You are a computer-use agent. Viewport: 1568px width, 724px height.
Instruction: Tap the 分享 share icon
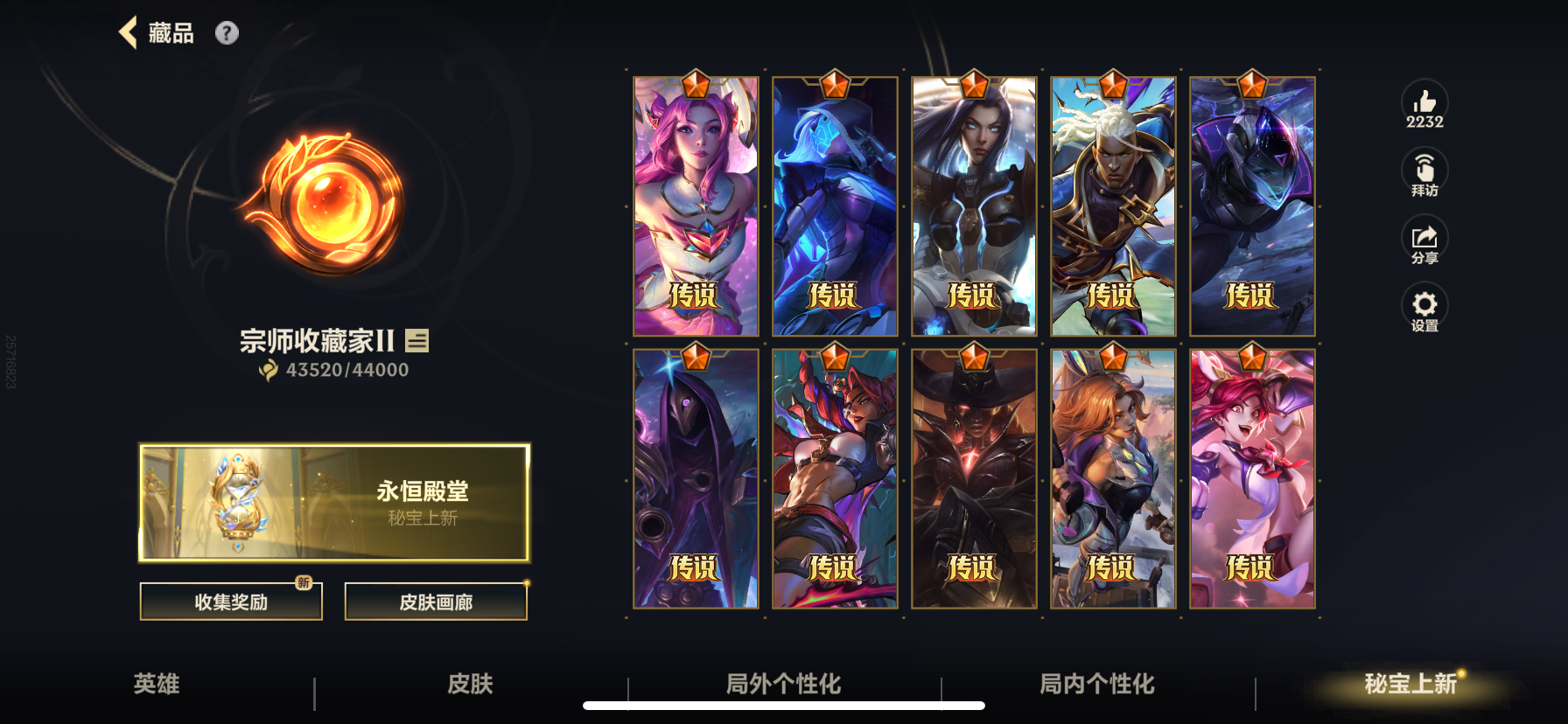click(1425, 238)
